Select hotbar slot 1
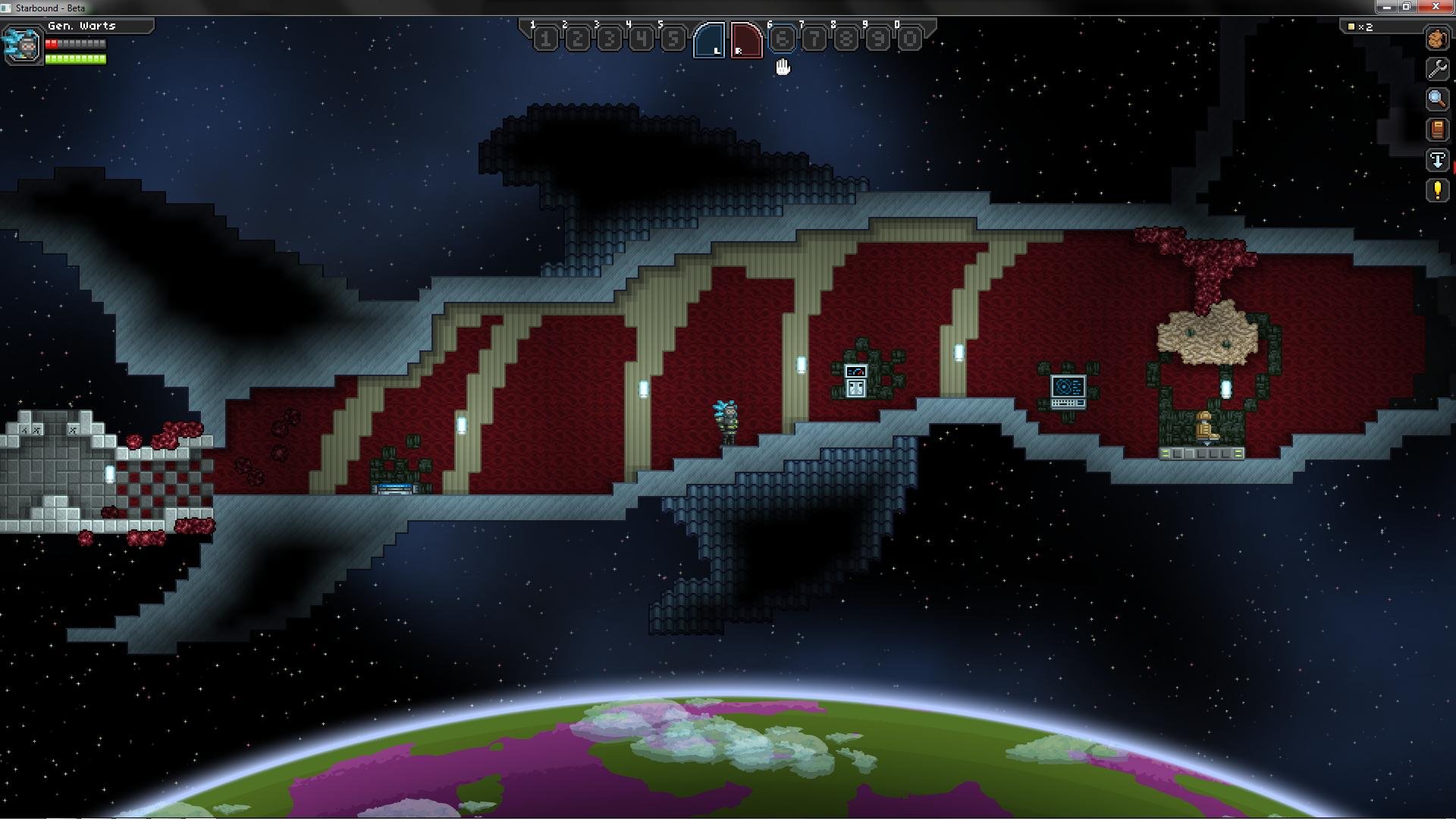This screenshot has width=1456, height=819. click(x=546, y=39)
